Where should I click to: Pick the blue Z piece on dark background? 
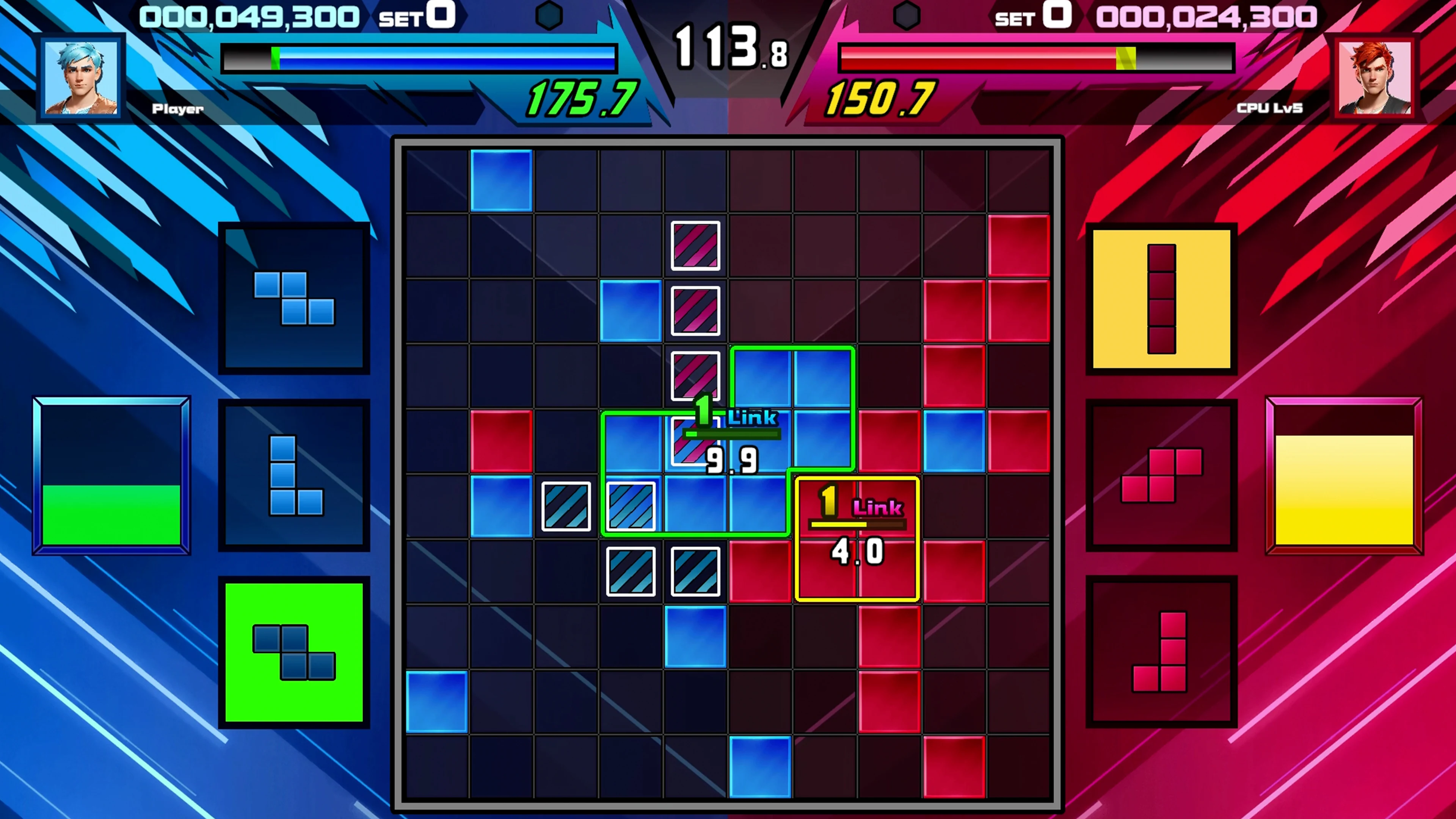point(294,298)
